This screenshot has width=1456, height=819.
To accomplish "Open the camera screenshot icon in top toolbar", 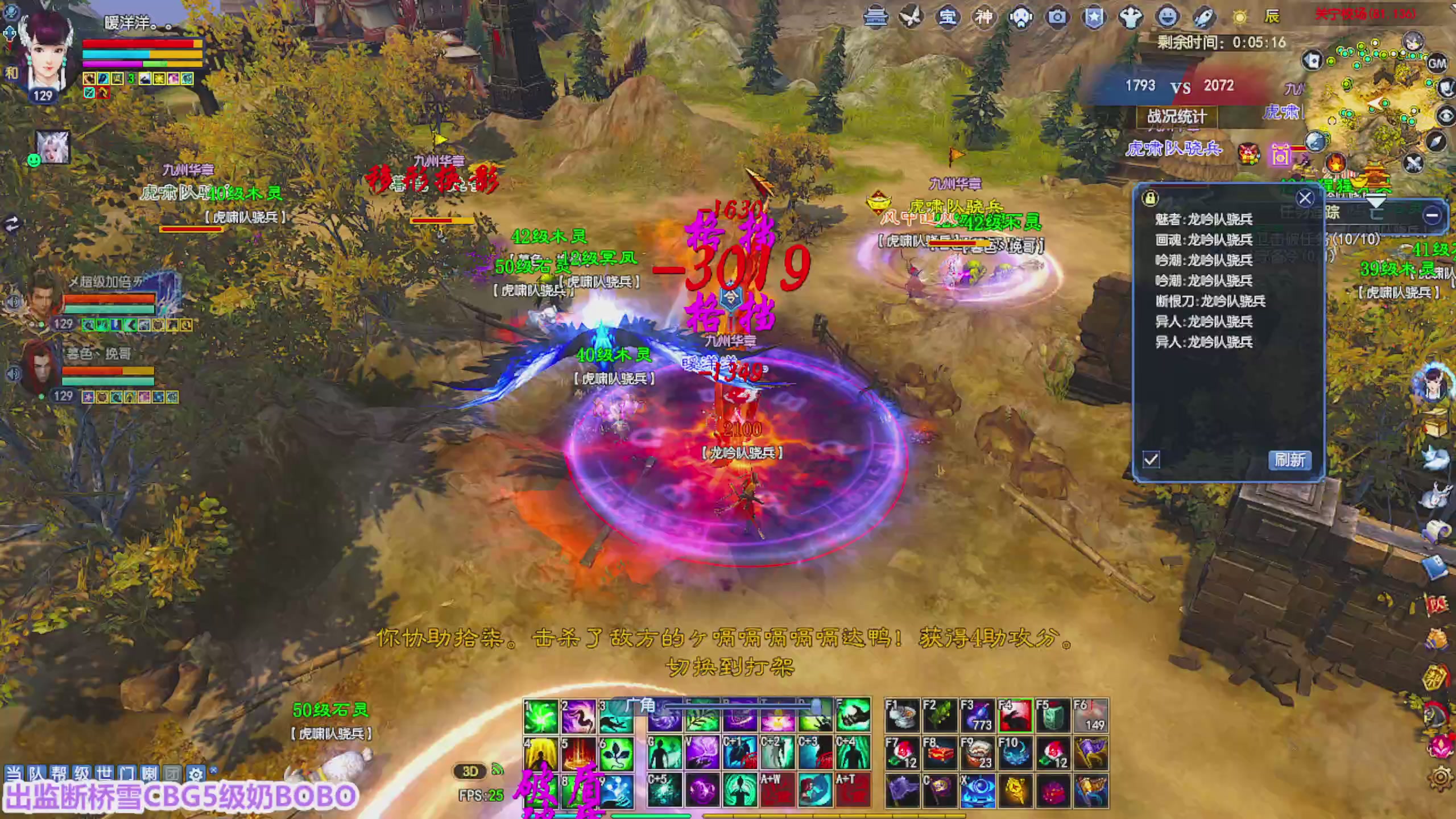I will point(1057,17).
